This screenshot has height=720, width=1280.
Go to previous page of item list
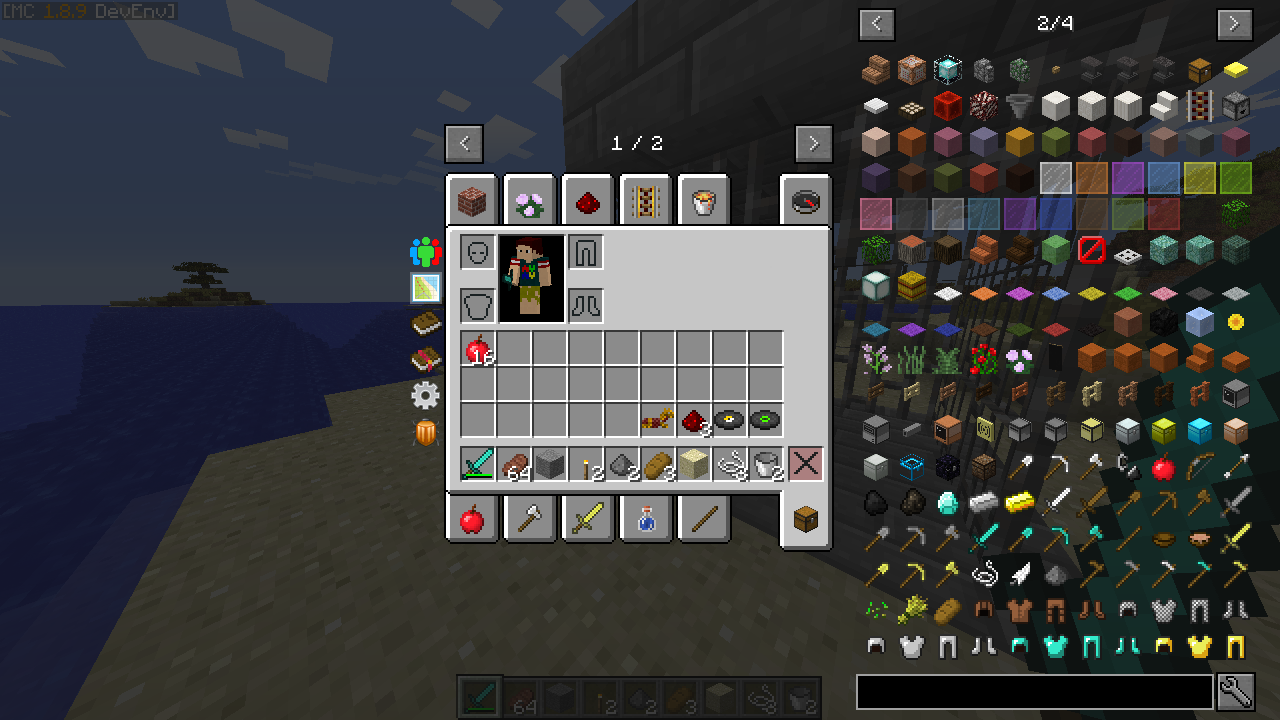(x=877, y=24)
